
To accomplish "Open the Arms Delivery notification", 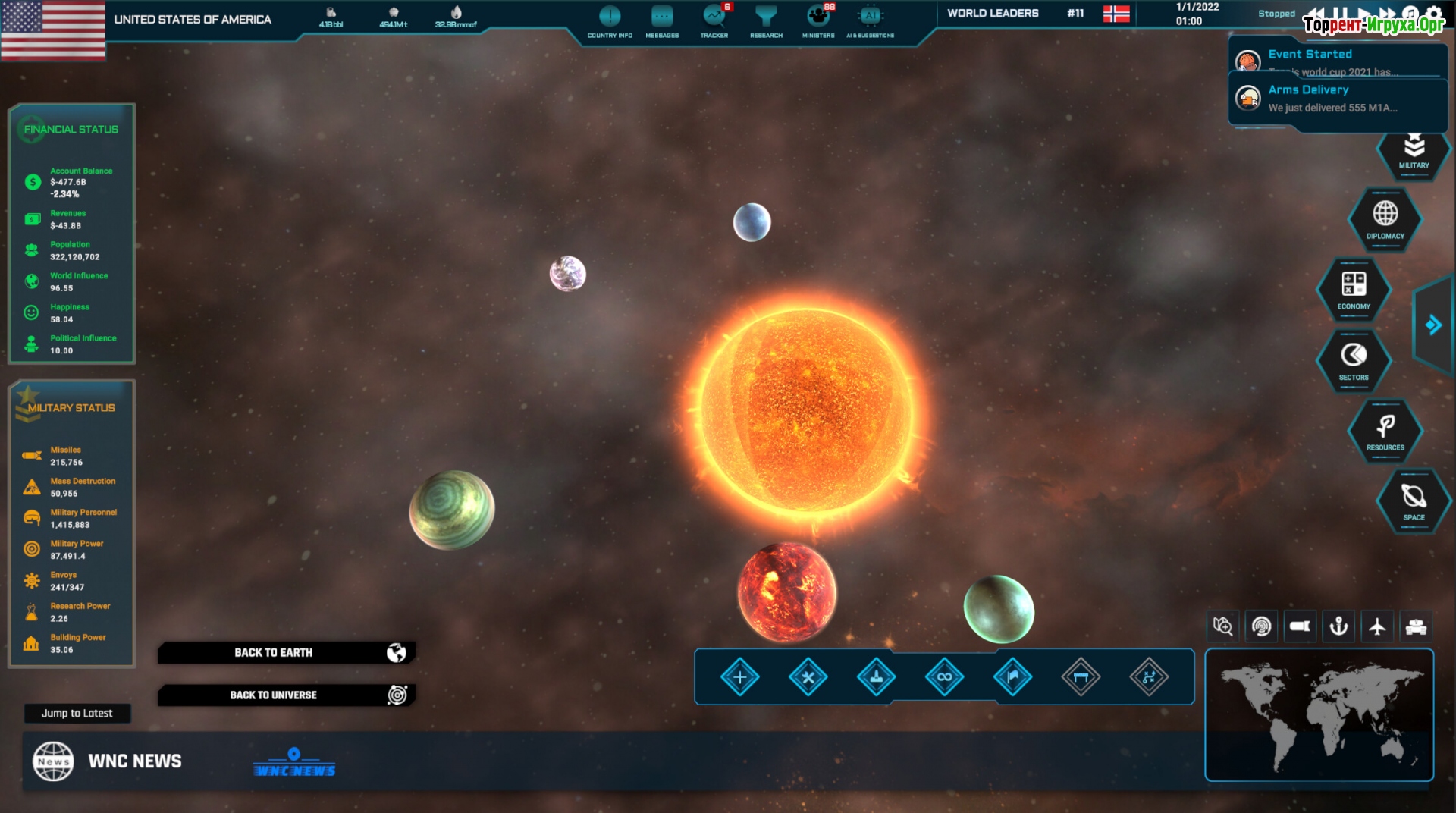I will 1337,99.
